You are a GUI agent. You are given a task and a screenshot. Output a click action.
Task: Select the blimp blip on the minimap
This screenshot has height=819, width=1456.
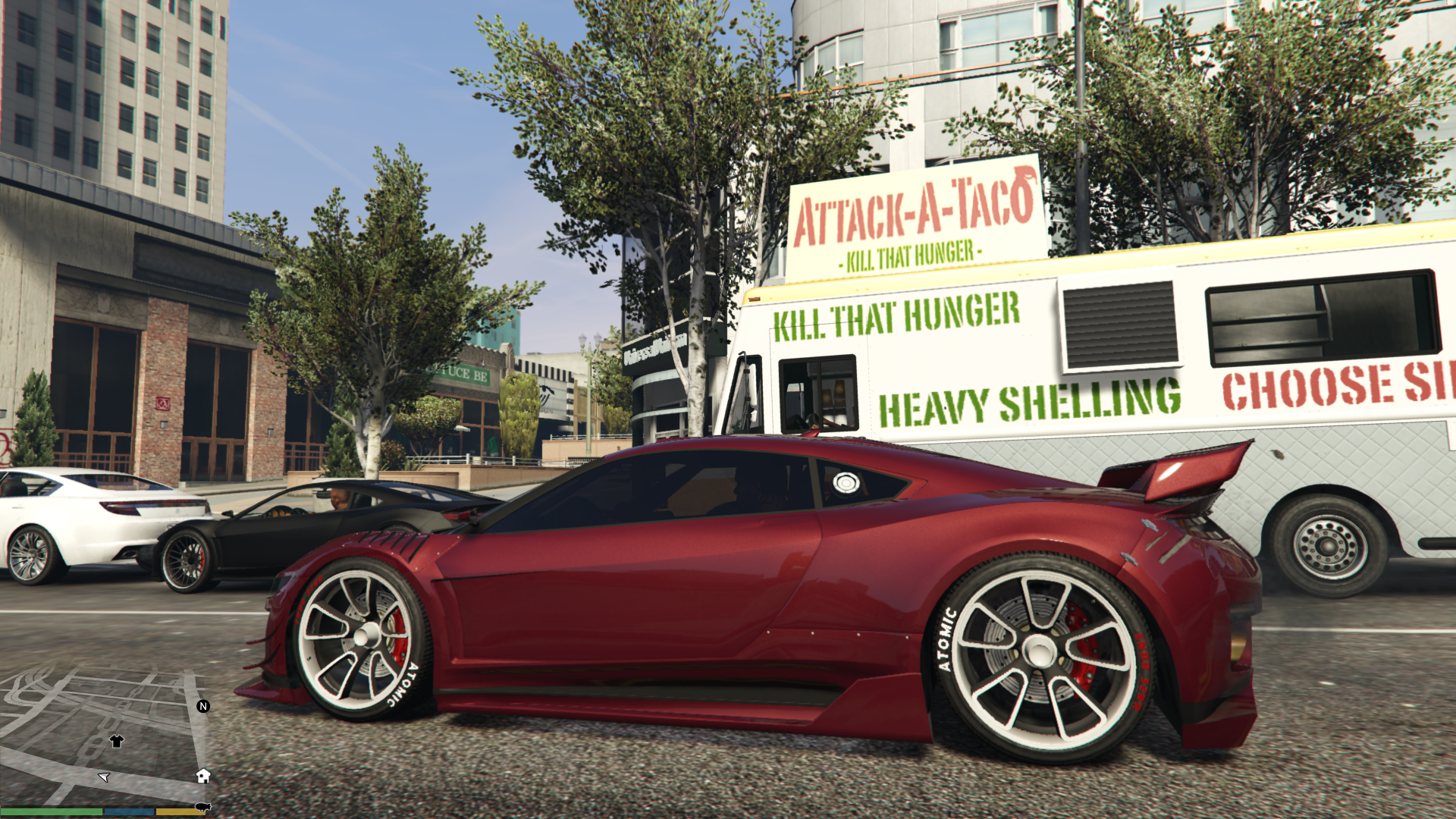202,807
